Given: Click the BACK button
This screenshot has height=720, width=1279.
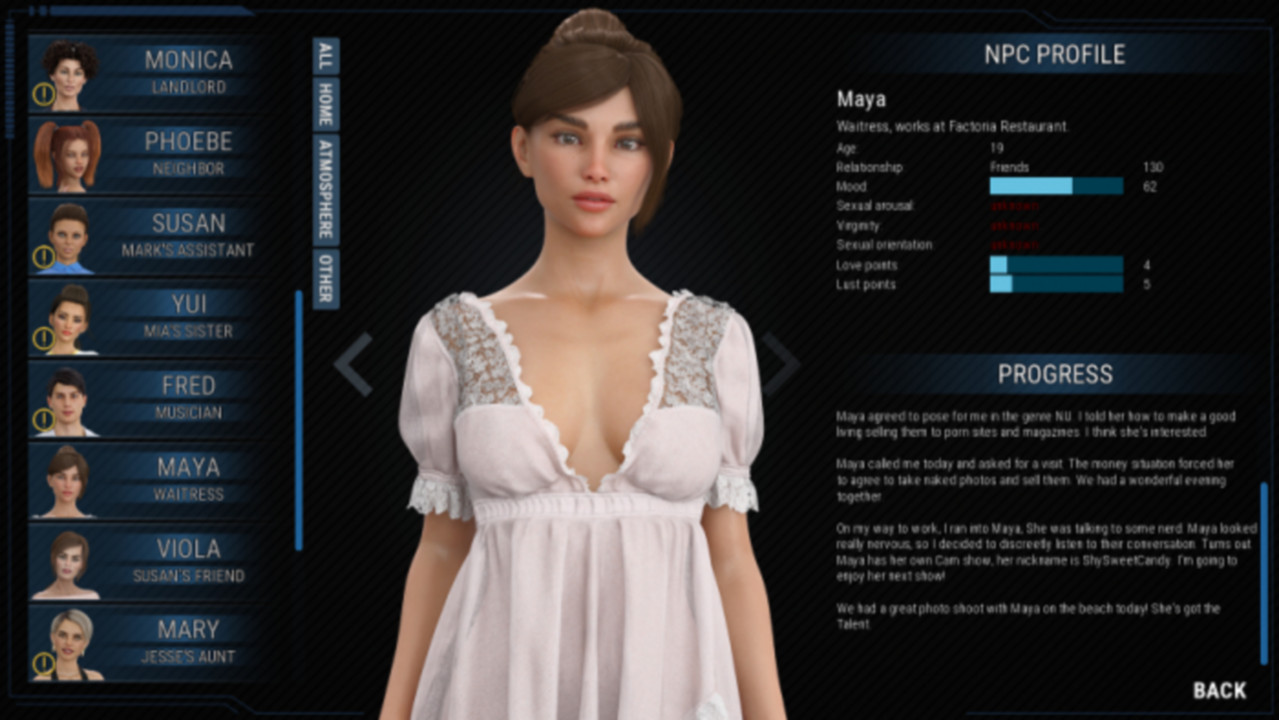Looking at the screenshot, I should coord(1219,690).
